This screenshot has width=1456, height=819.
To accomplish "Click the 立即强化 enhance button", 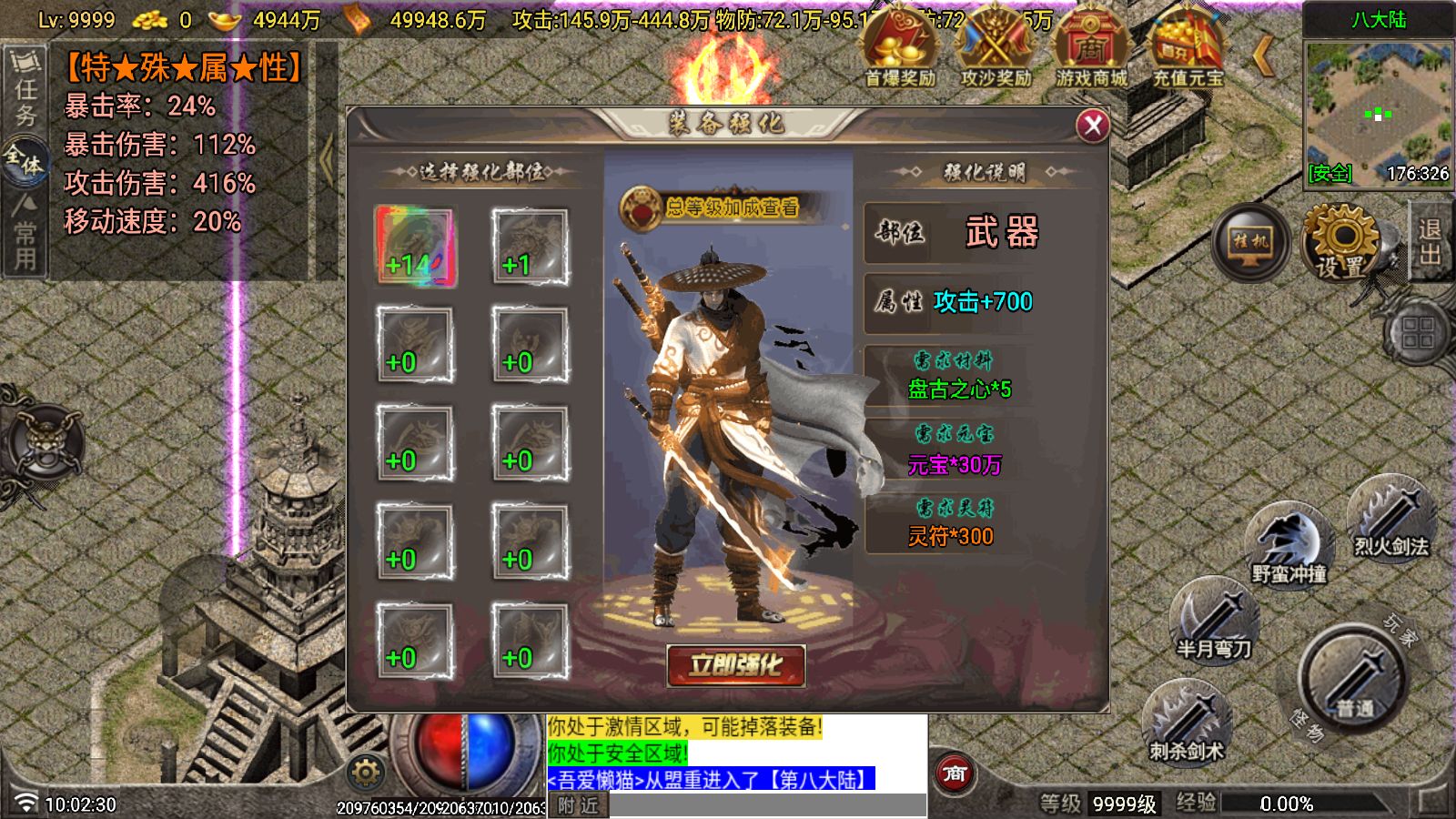I will coord(735,665).
